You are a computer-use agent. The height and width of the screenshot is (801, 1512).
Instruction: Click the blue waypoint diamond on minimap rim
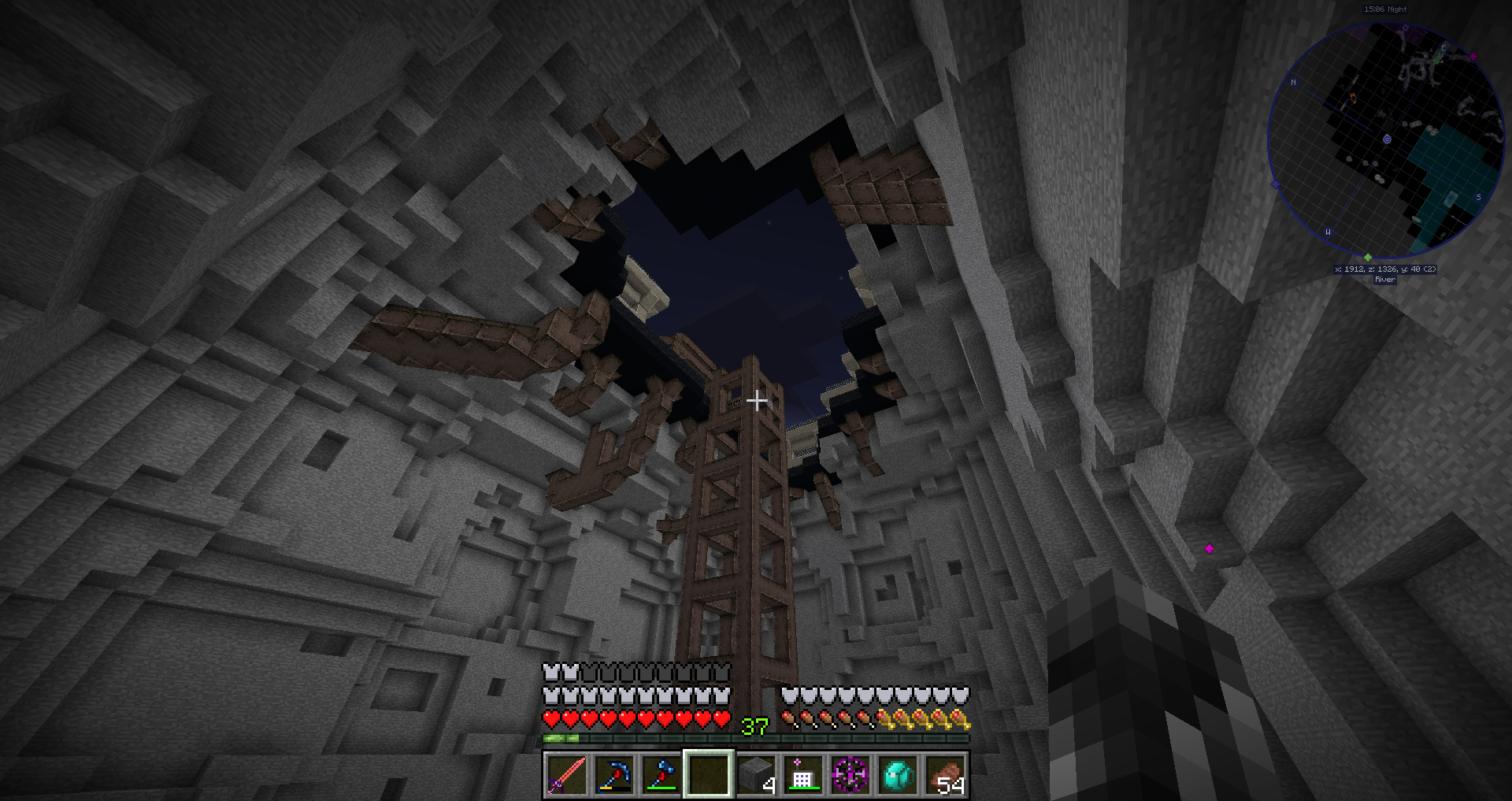click(1276, 184)
